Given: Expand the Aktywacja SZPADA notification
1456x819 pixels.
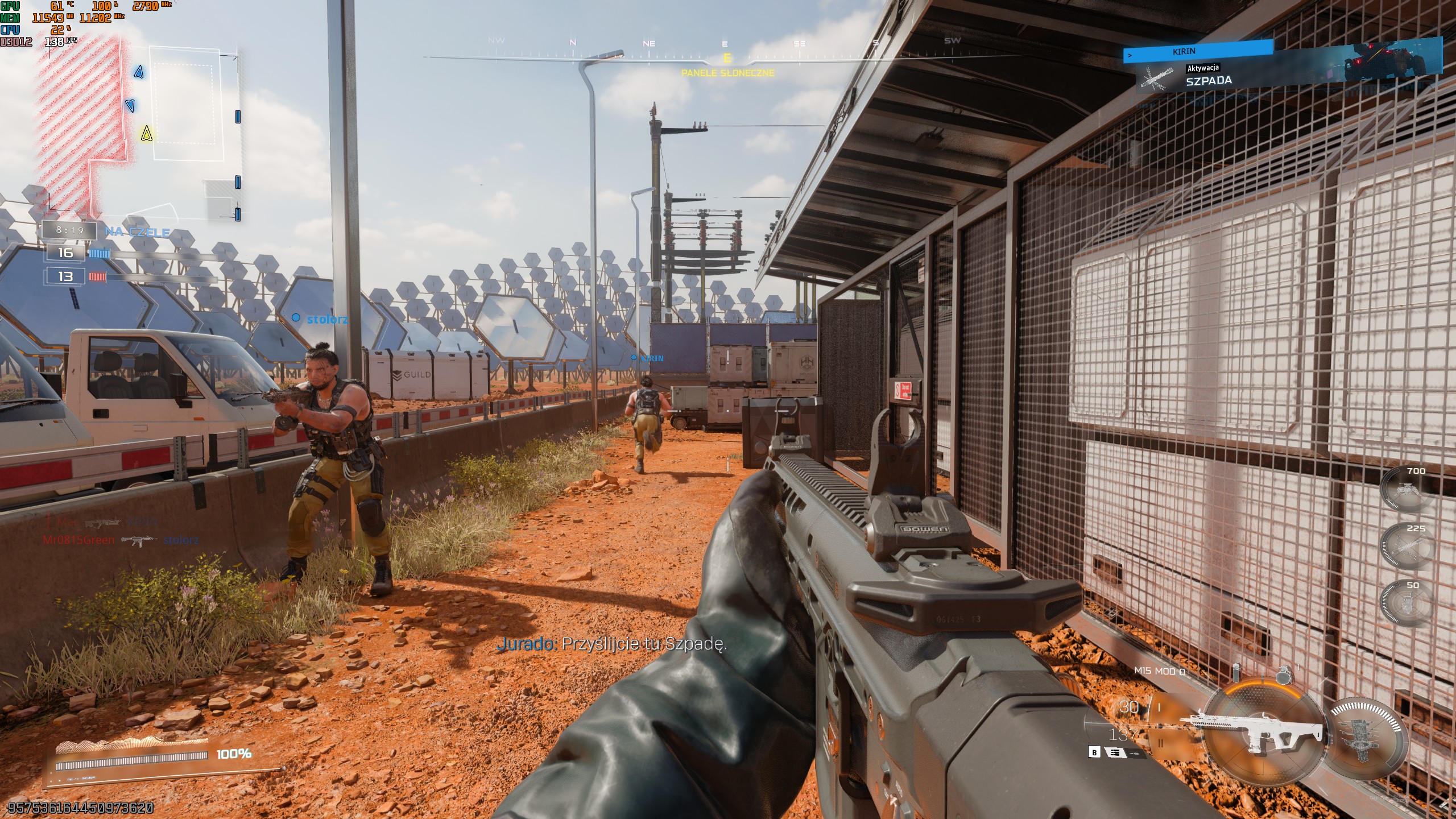Looking at the screenshot, I should (x=1203, y=73).
